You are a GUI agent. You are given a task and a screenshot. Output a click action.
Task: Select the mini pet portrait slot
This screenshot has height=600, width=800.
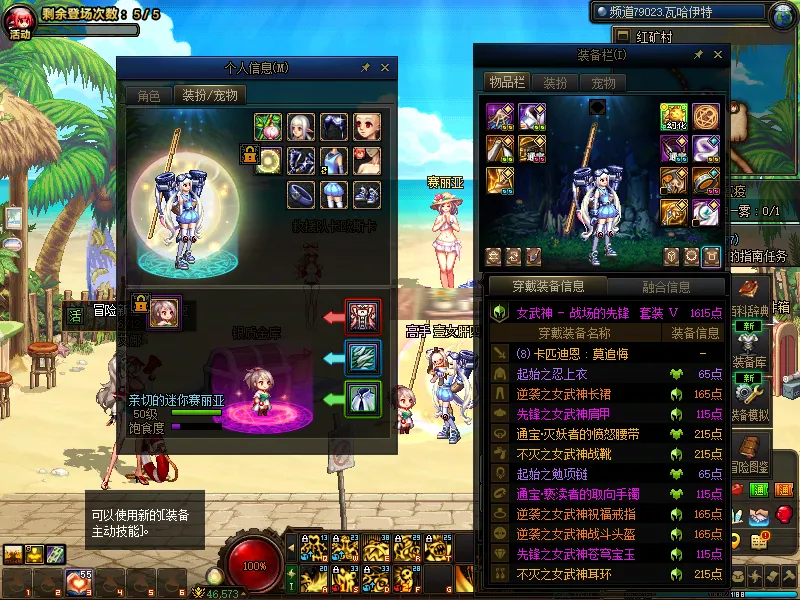[164, 312]
